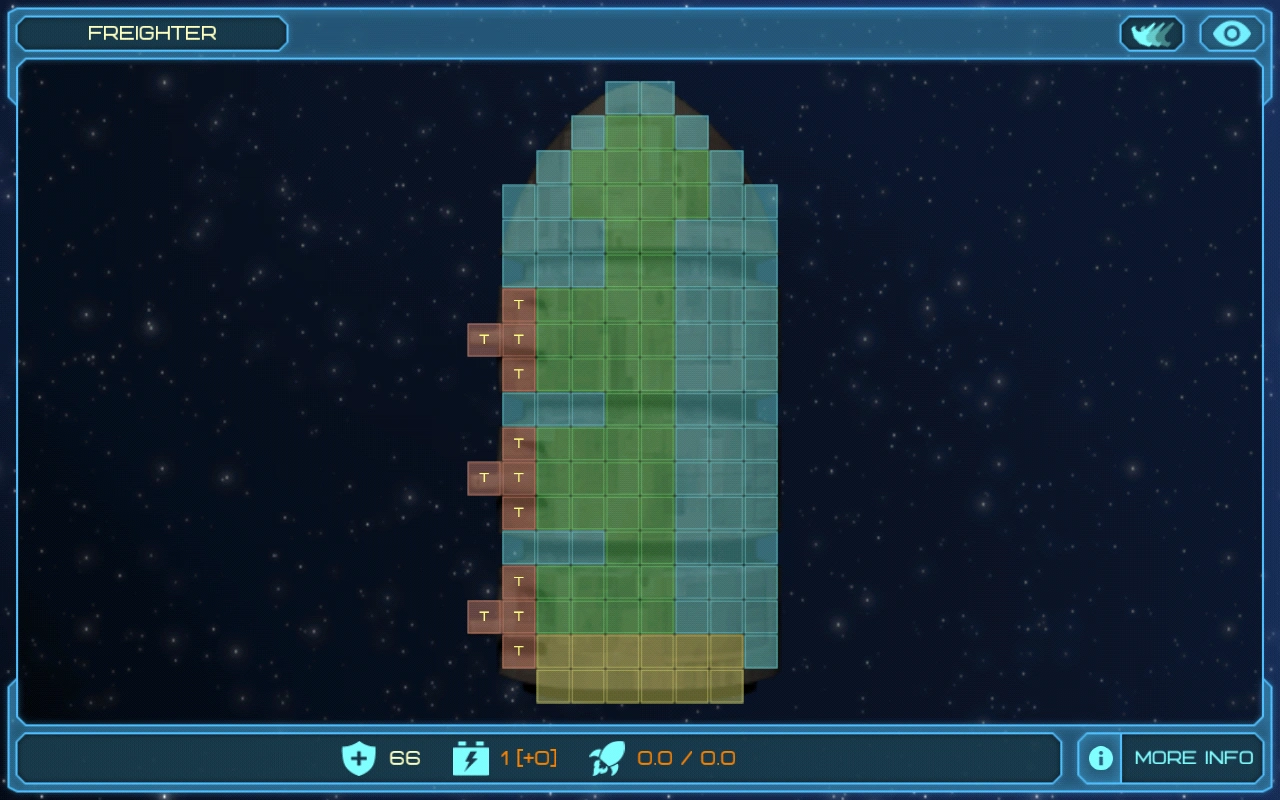Click the shield hull integrity icon

[361, 759]
